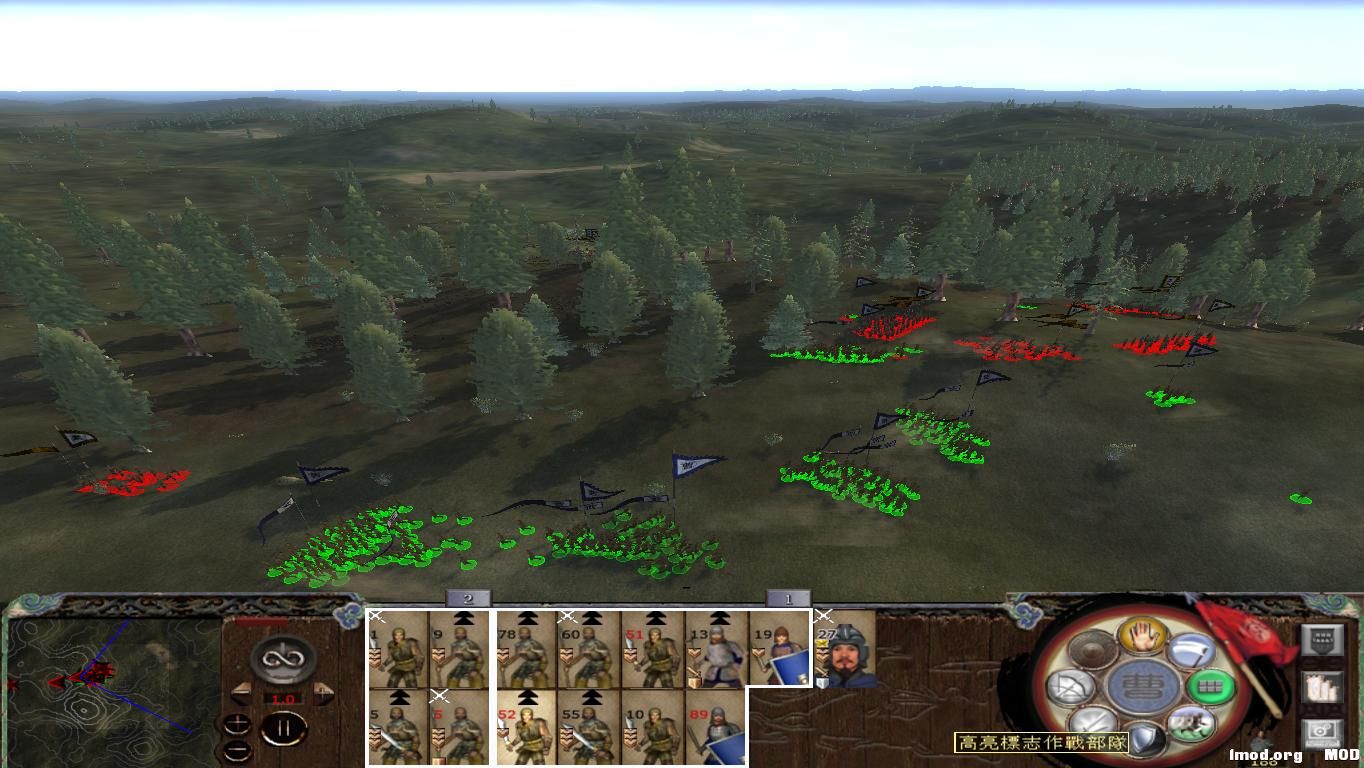This screenshot has height=768, width=1364.
Task: Zoom in the minimap with the plus button
Action: pyautogui.click(x=237, y=724)
